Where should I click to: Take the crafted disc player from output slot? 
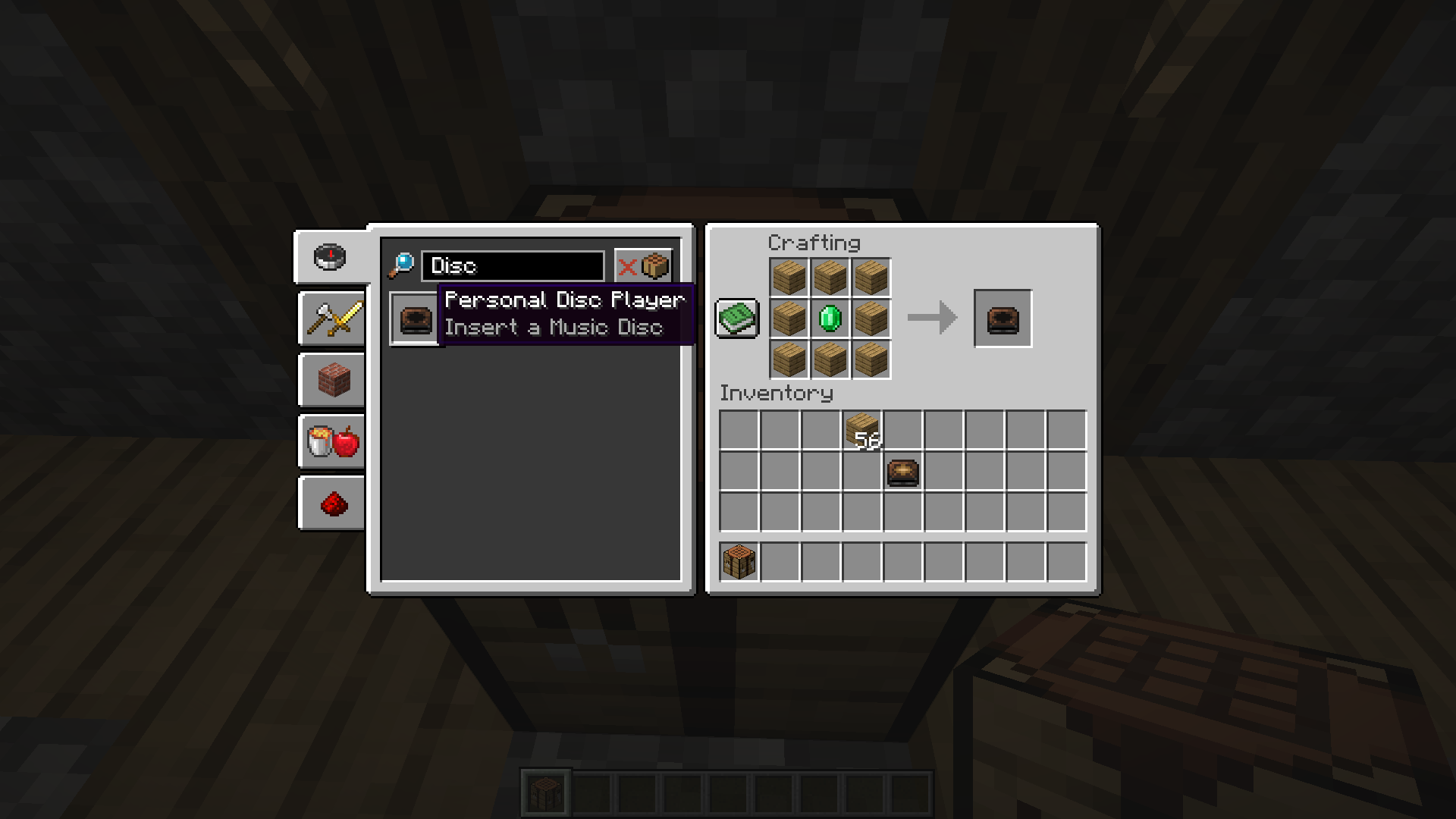pyautogui.click(x=1003, y=318)
